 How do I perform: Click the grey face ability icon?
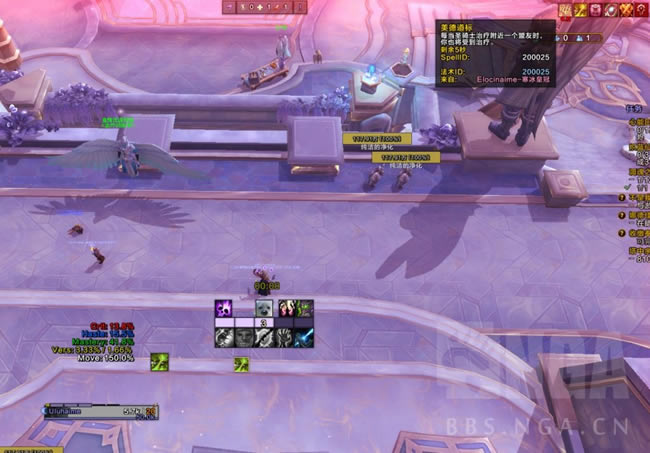pos(244,339)
